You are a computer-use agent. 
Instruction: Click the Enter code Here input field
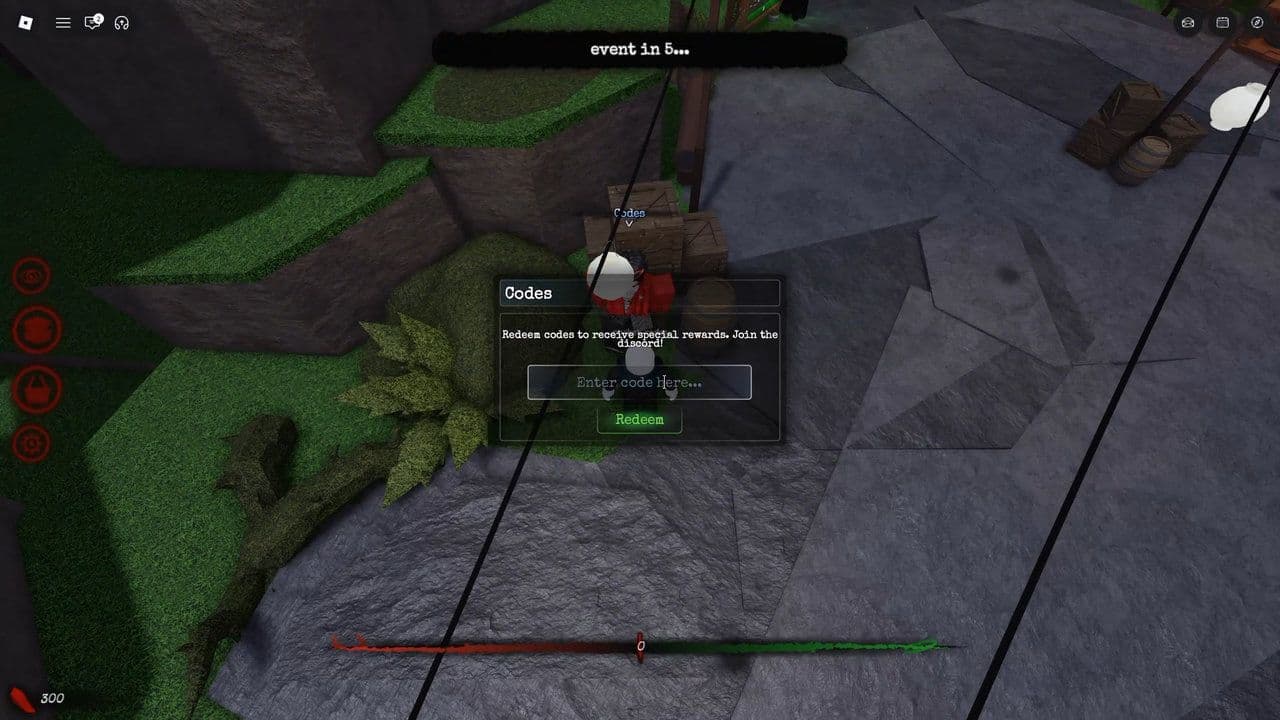(639, 382)
